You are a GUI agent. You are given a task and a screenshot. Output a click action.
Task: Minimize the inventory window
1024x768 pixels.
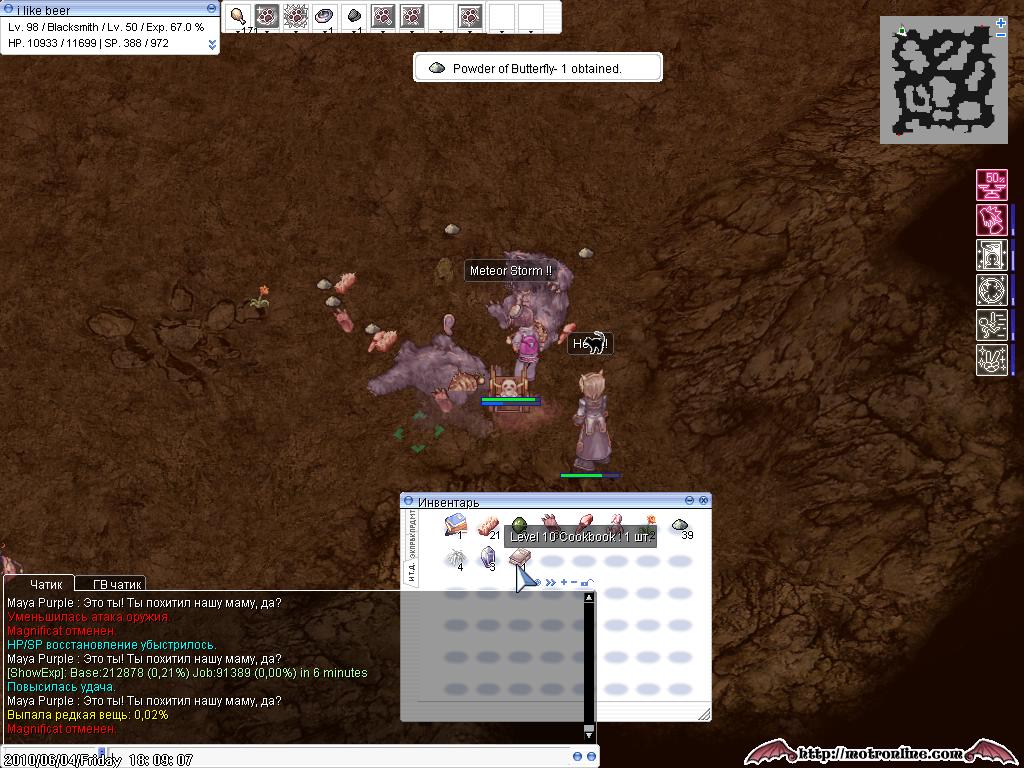pos(689,500)
